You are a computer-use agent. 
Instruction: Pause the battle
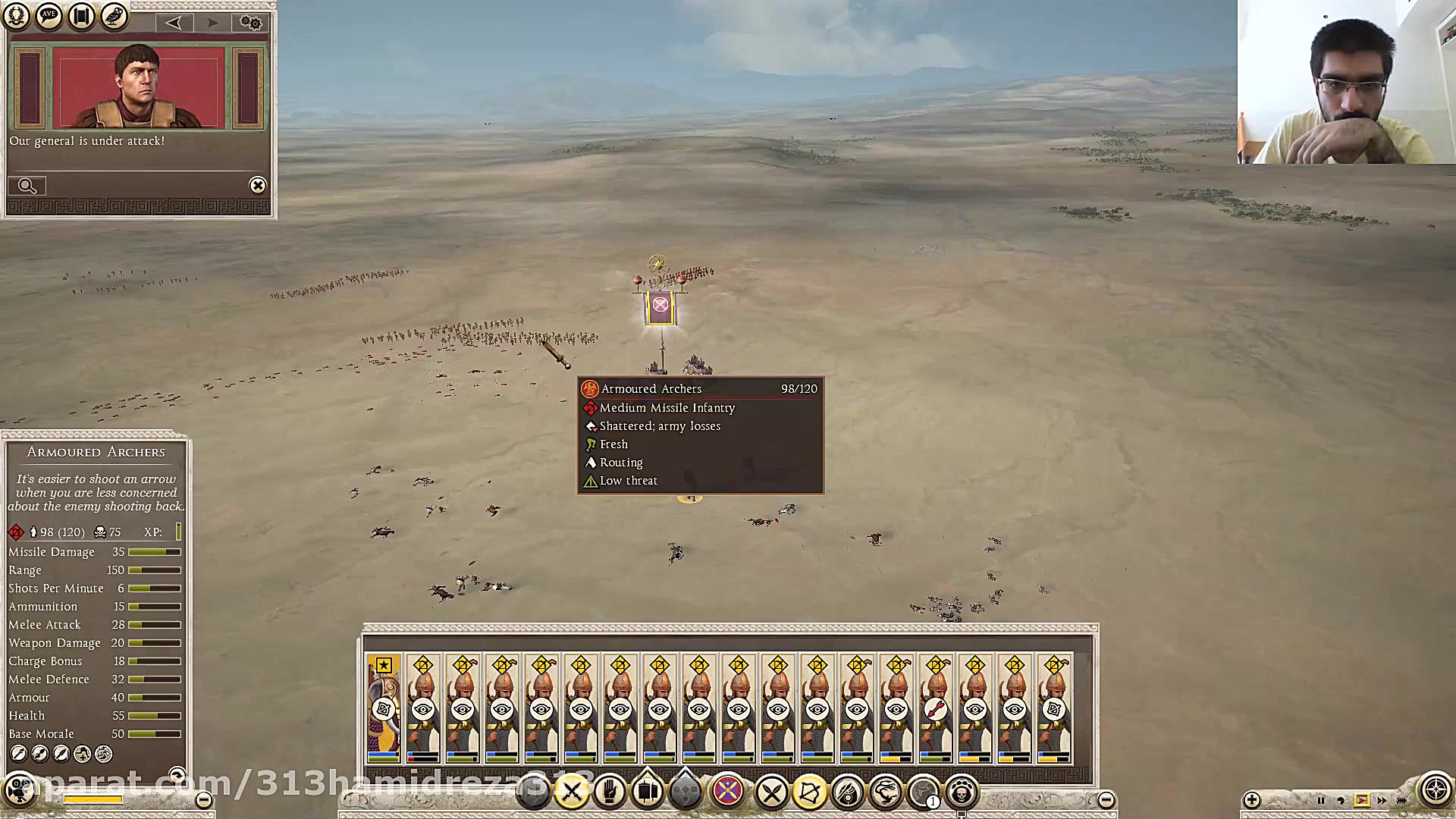click(1320, 800)
